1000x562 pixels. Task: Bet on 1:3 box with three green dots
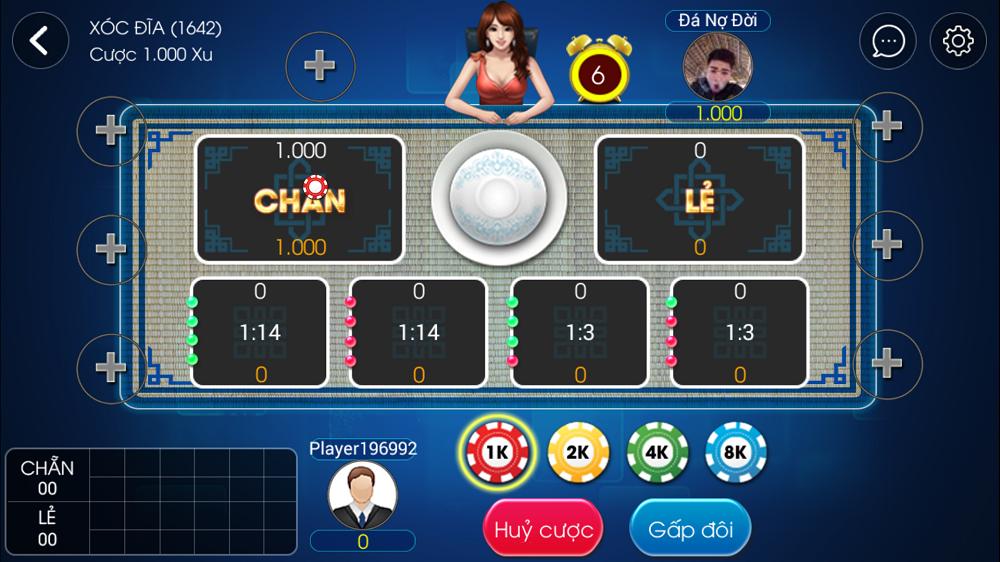580,332
